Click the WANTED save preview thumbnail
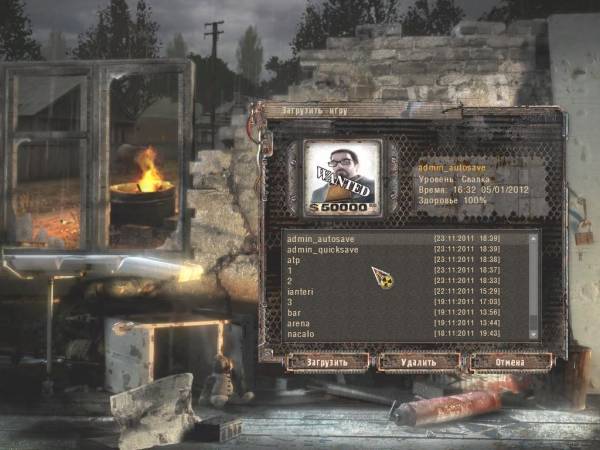 342,178
